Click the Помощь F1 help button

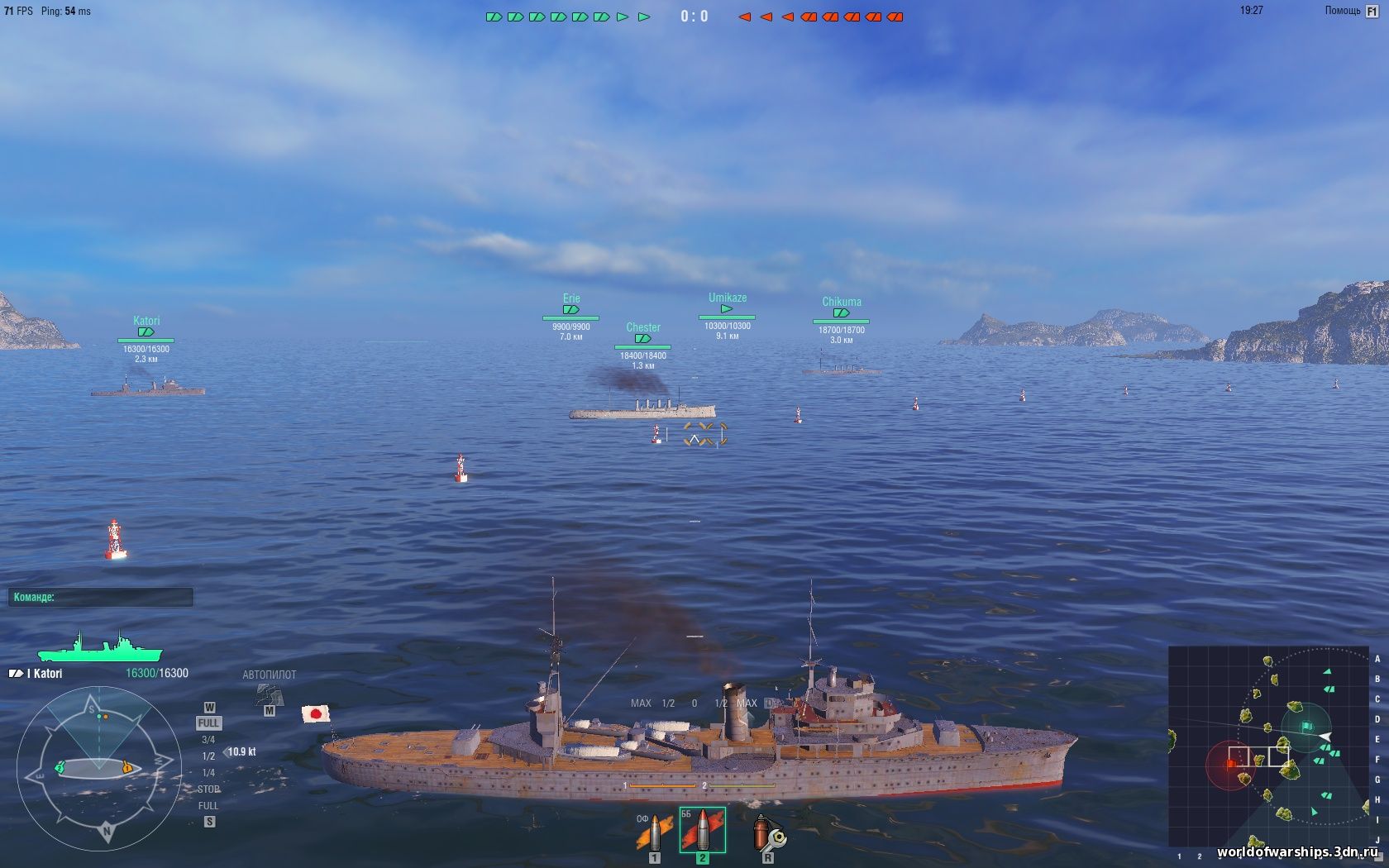(x=1350, y=12)
